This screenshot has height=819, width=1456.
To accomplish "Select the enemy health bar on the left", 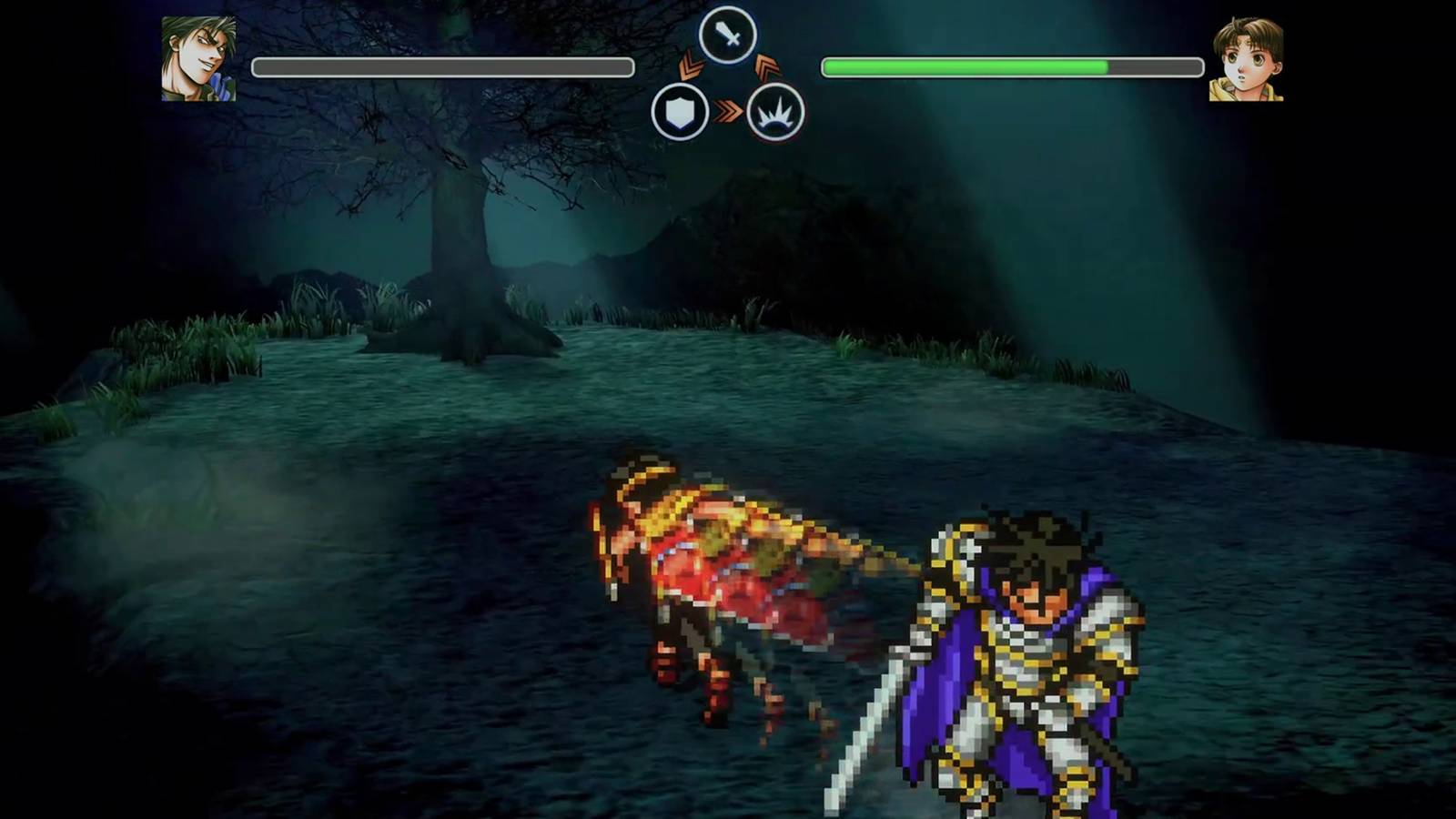I will [x=443, y=66].
